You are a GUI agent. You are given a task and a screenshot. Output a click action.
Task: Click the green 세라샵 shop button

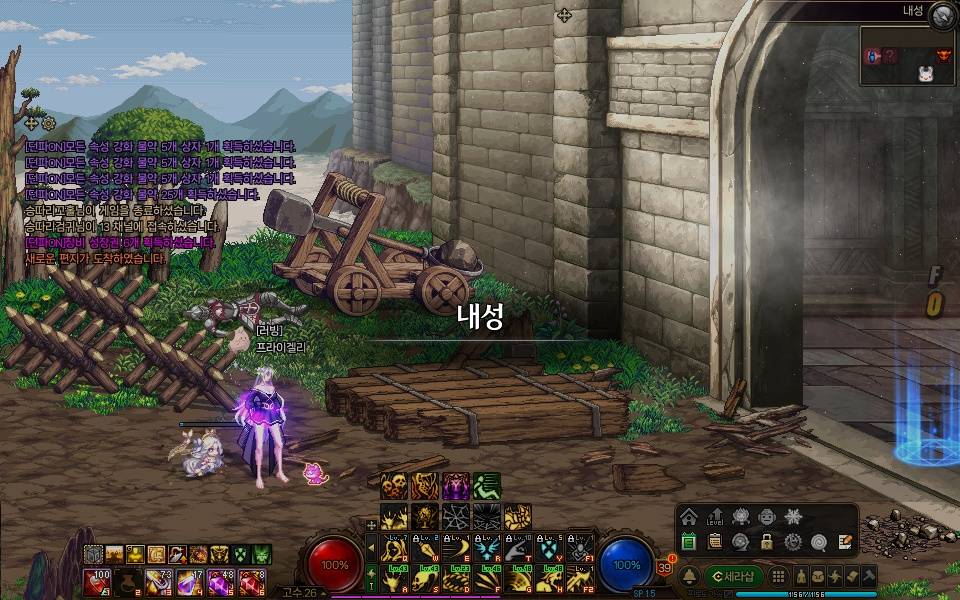tap(733, 577)
